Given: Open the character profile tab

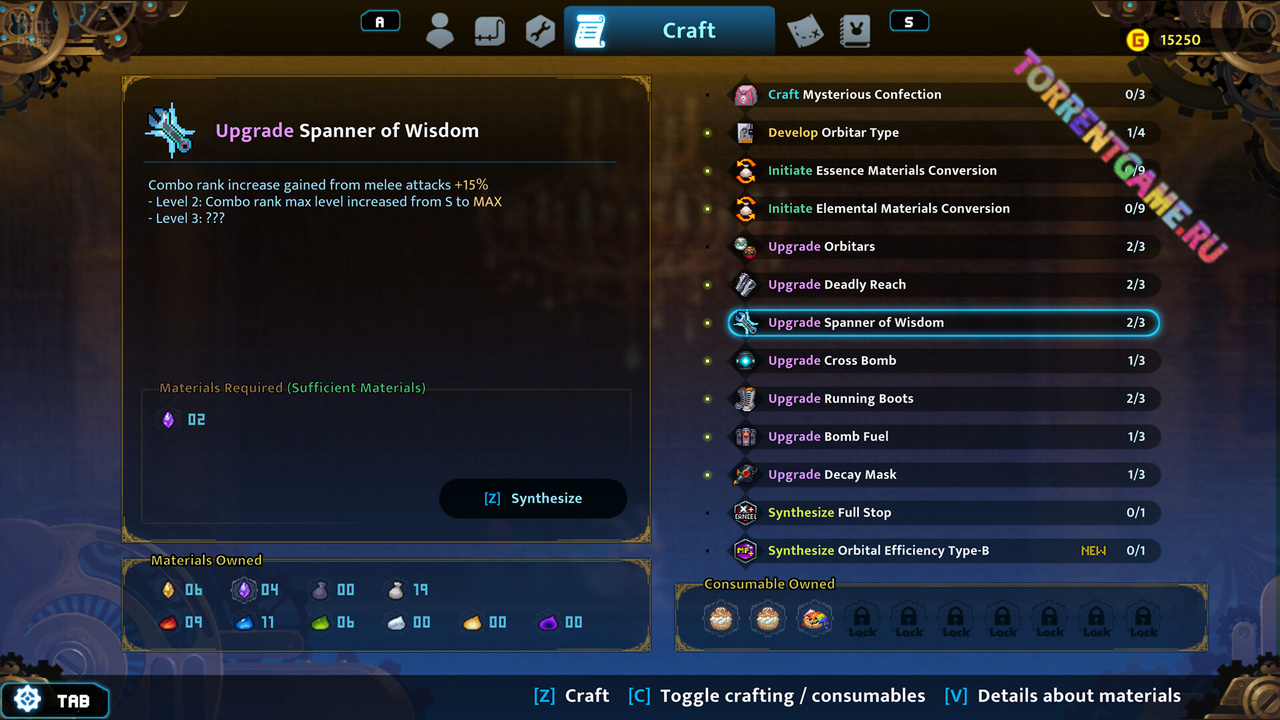Looking at the screenshot, I should click(440, 31).
